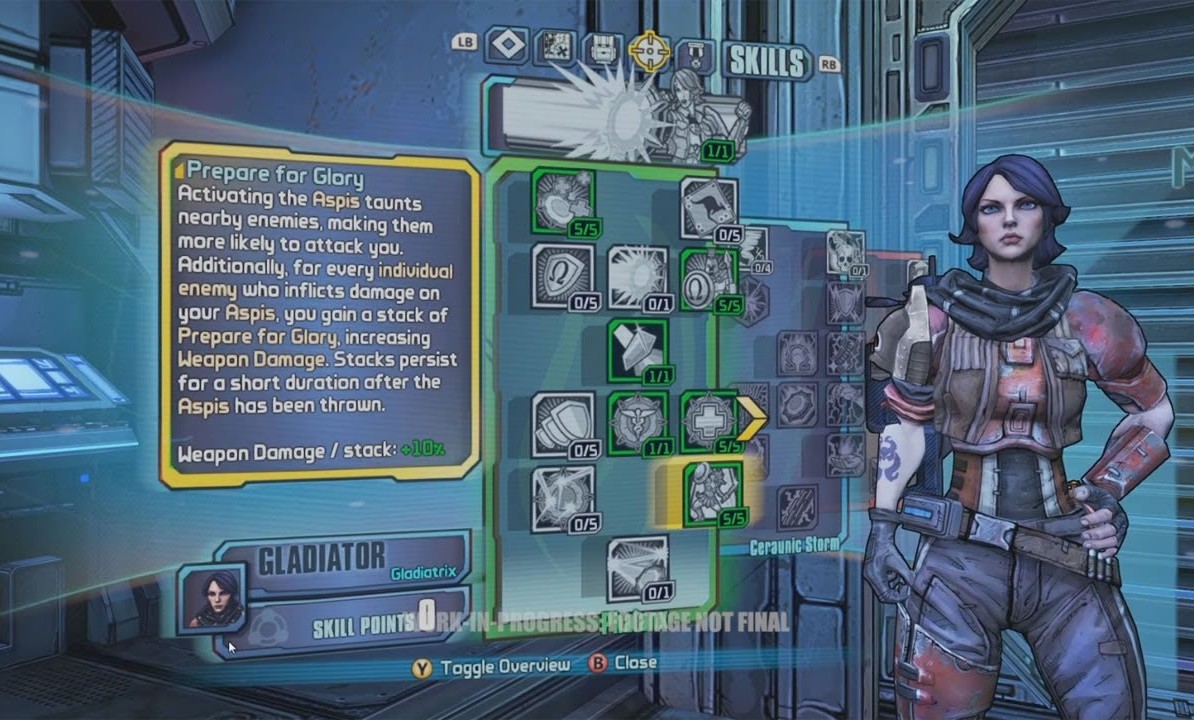The width and height of the screenshot is (1194, 720).
Task: Switch to the map tab
Action: [554, 46]
